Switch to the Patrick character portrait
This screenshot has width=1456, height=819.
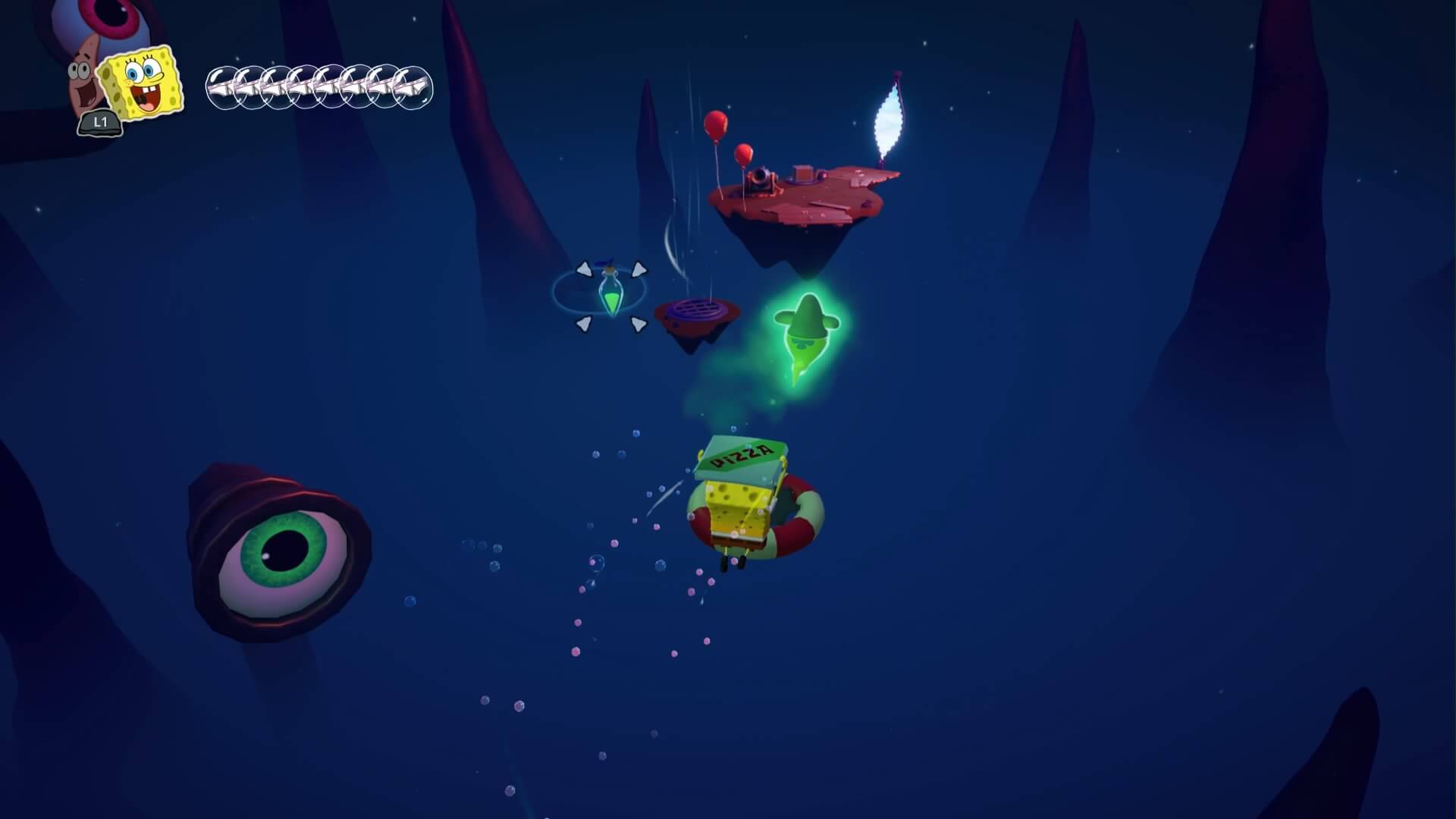click(85, 85)
